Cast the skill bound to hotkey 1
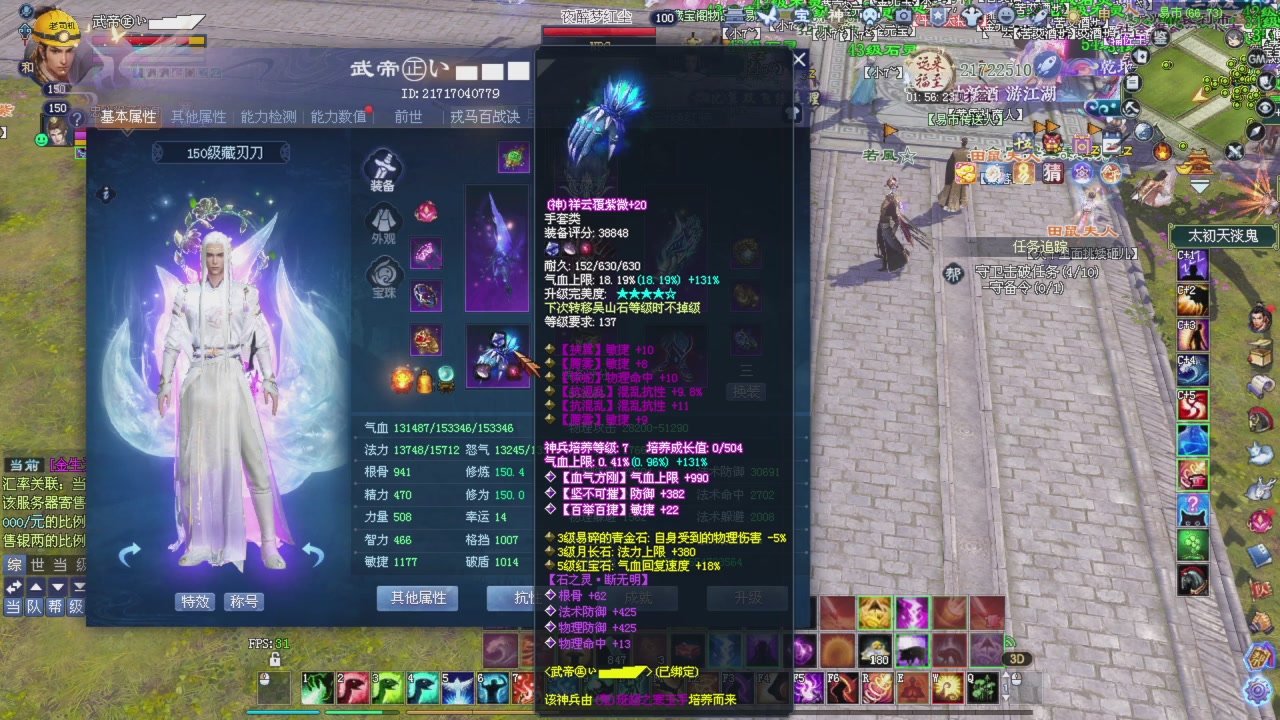The height and width of the screenshot is (720, 1280). click(315, 687)
